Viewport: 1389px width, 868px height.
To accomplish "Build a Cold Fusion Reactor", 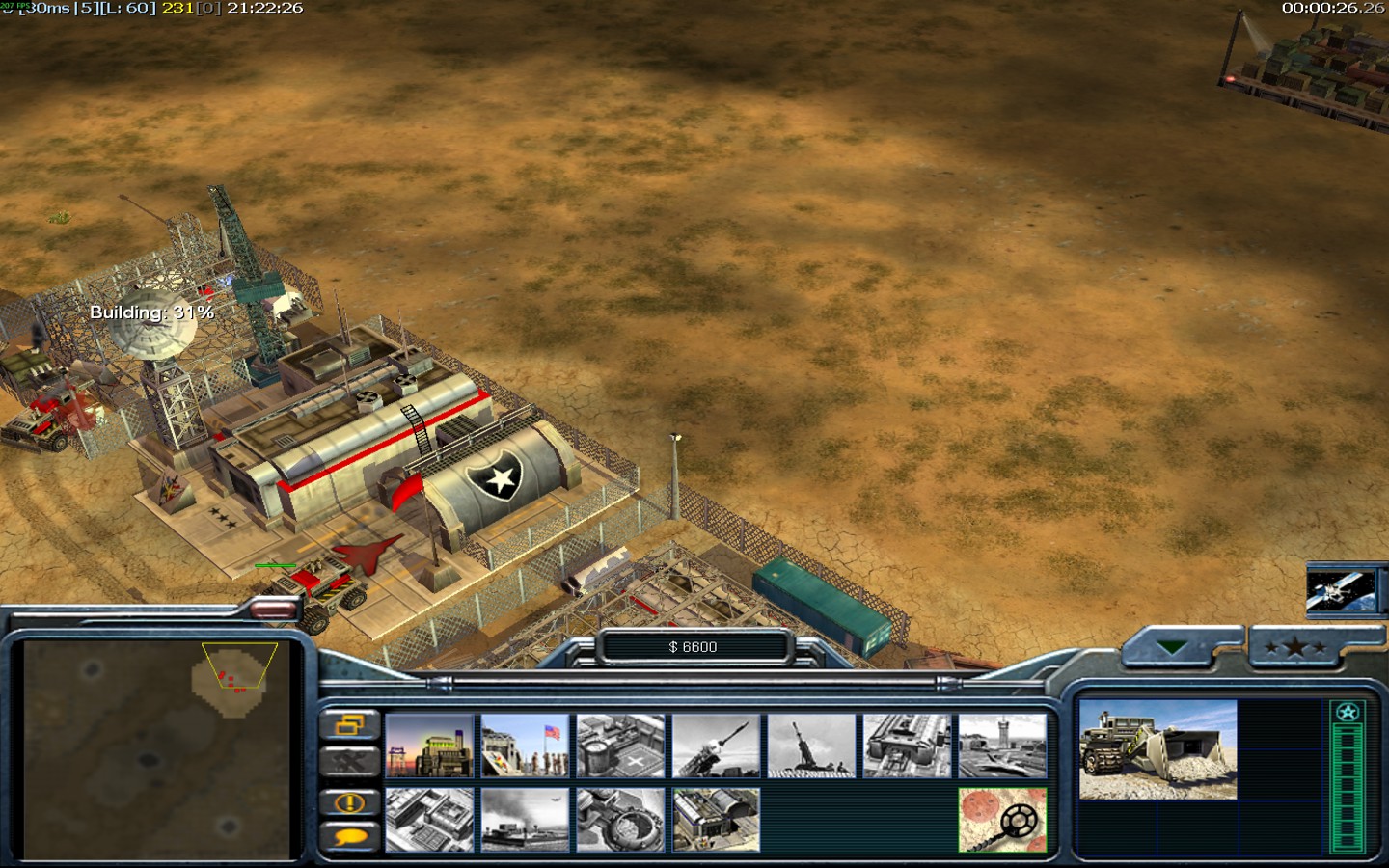I will point(429,746).
